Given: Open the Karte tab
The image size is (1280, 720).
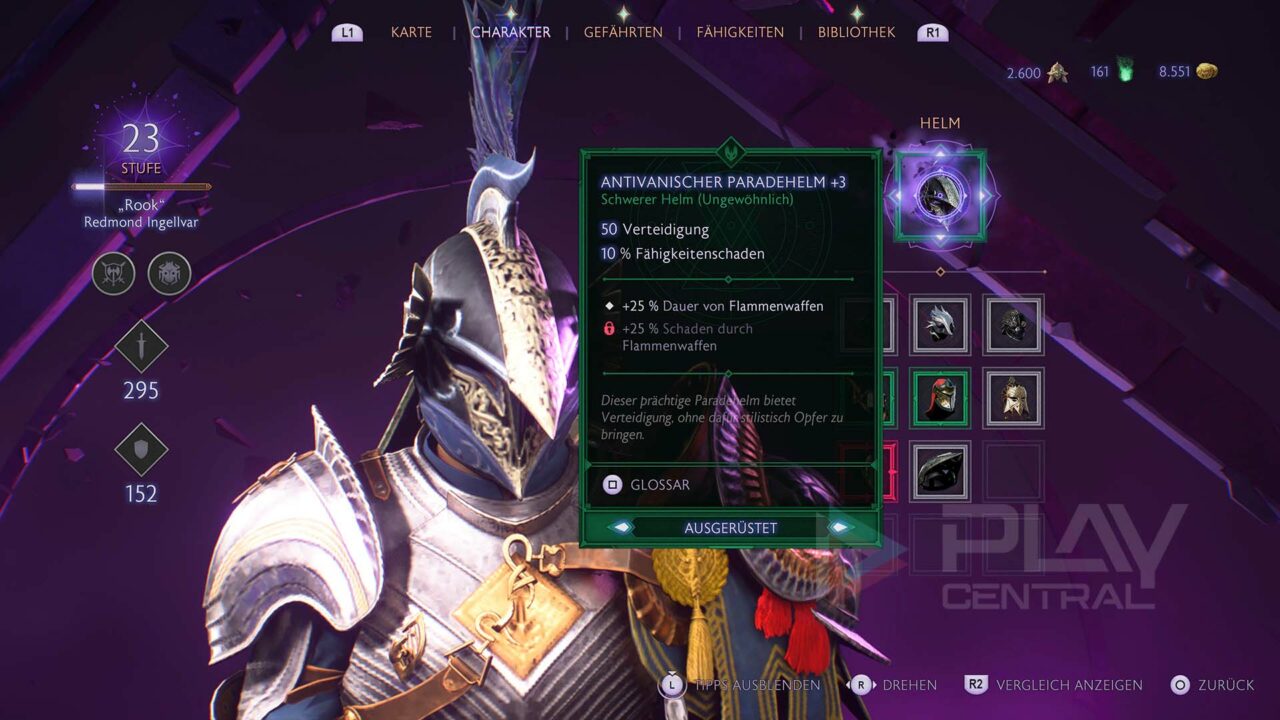Looking at the screenshot, I should pos(411,32).
